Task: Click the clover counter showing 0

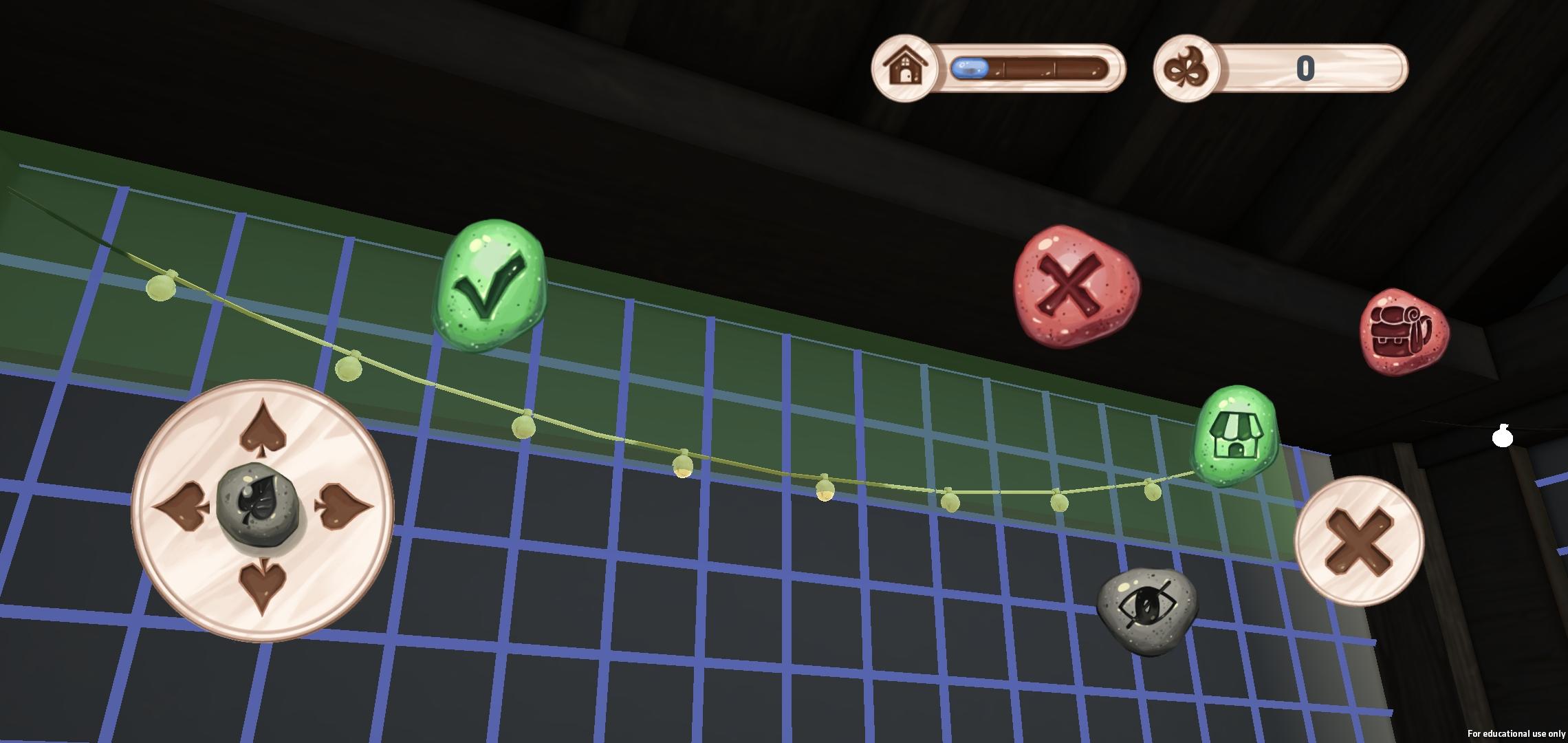Action: pos(1305,67)
